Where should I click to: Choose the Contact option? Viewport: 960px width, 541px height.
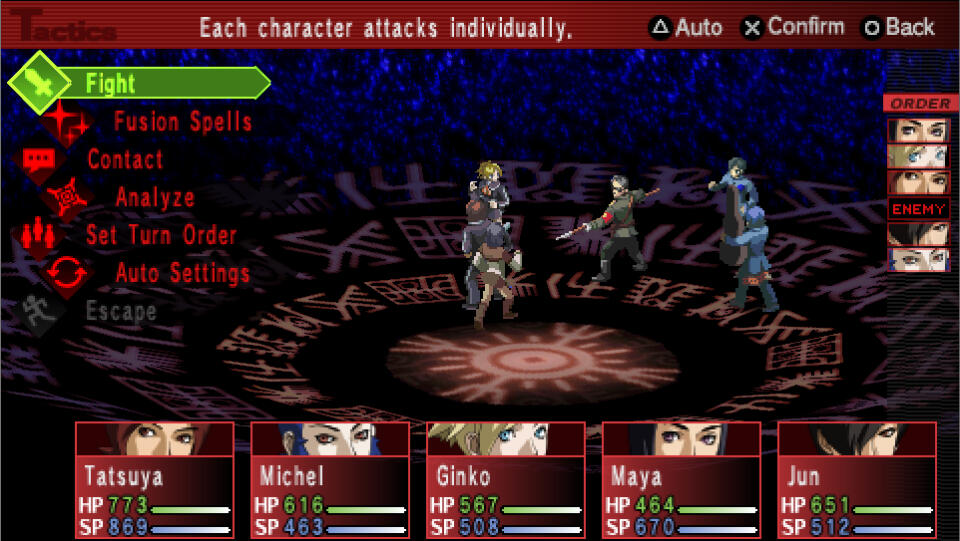[125, 159]
